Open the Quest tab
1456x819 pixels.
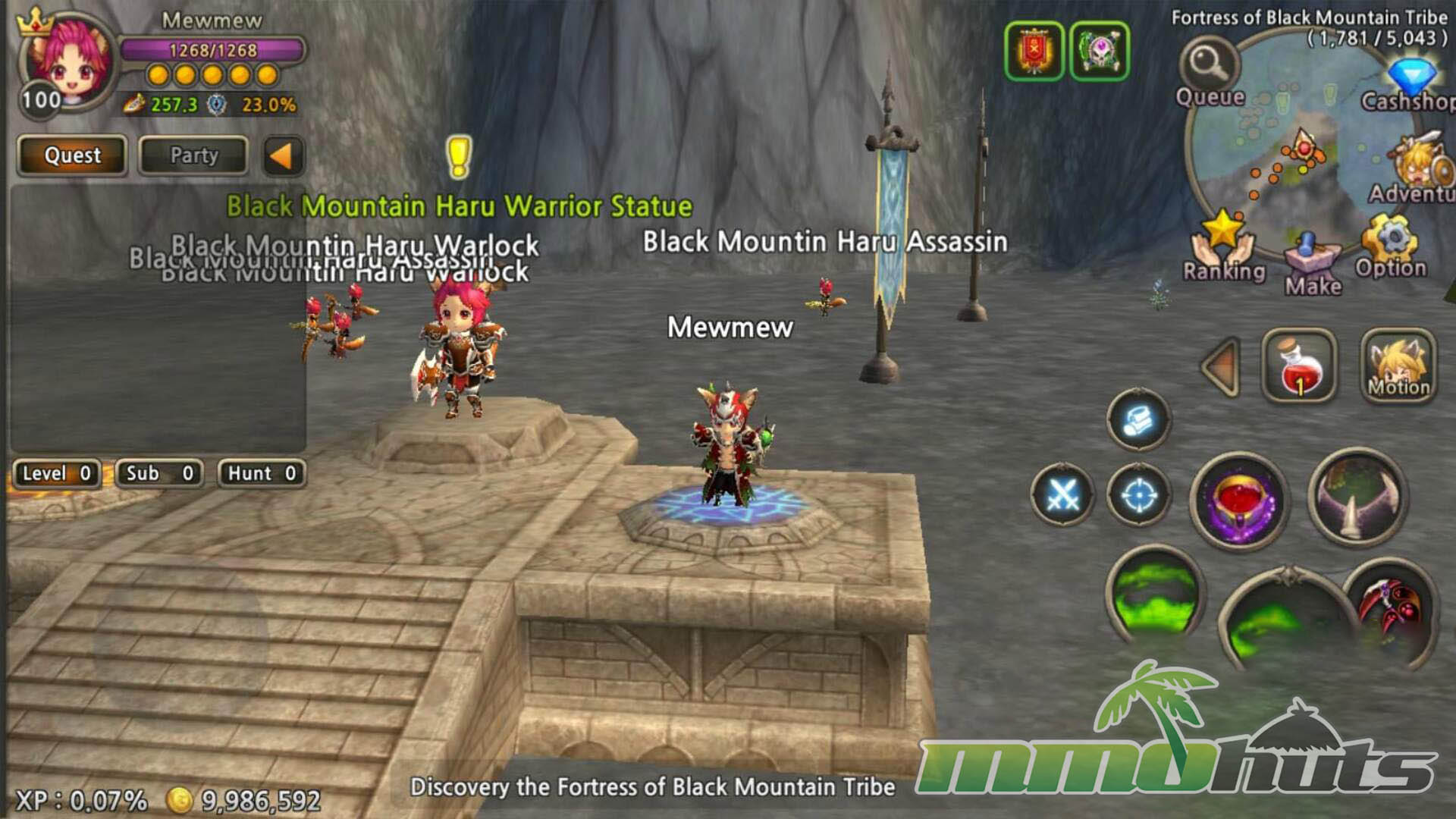coord(72,155)
